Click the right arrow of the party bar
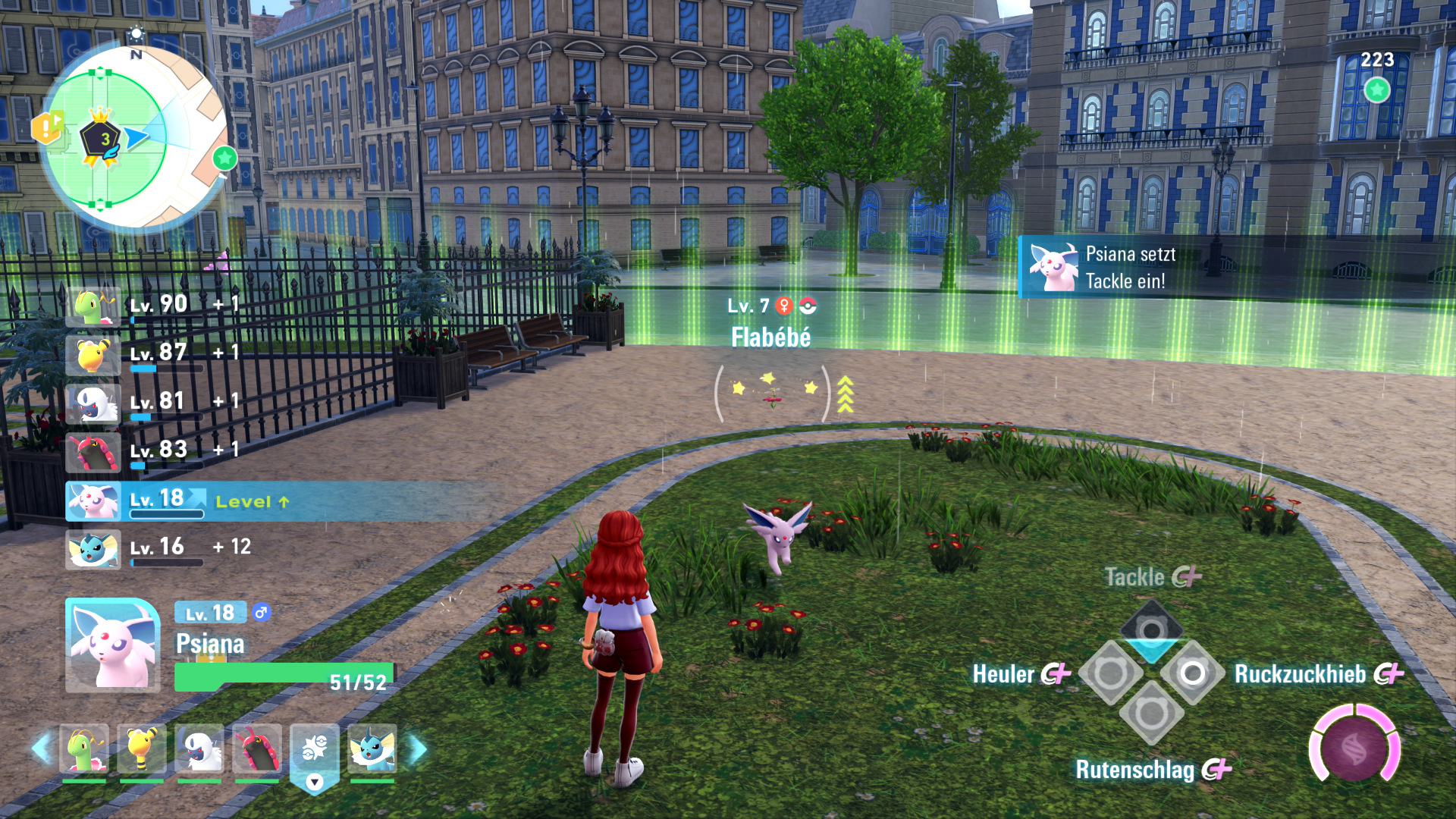This screenshot has height=819, width=1456. pyautogui.click(x=418, y=749)
